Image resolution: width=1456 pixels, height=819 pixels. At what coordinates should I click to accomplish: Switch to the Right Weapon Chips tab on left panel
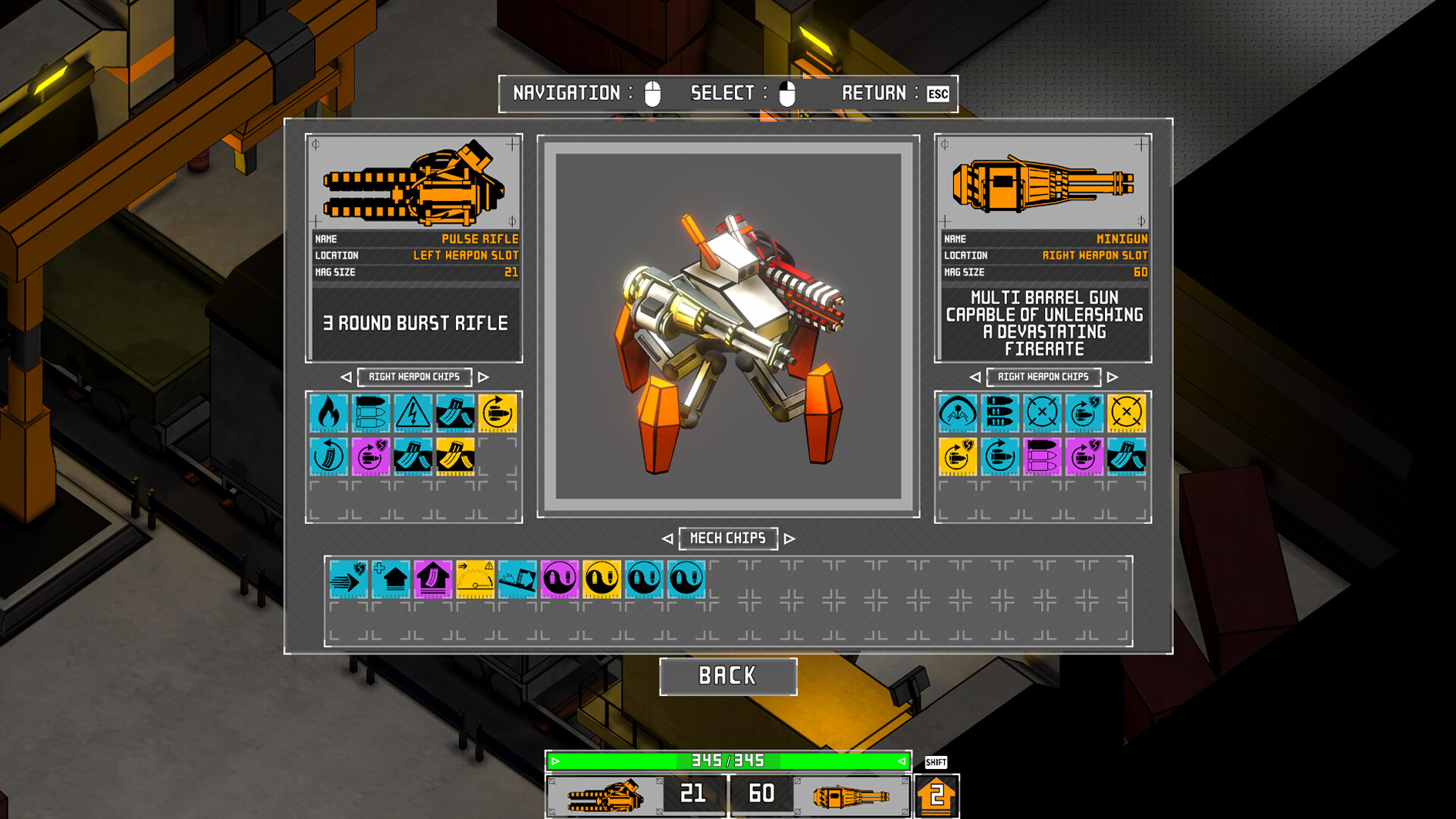point(414,377)
